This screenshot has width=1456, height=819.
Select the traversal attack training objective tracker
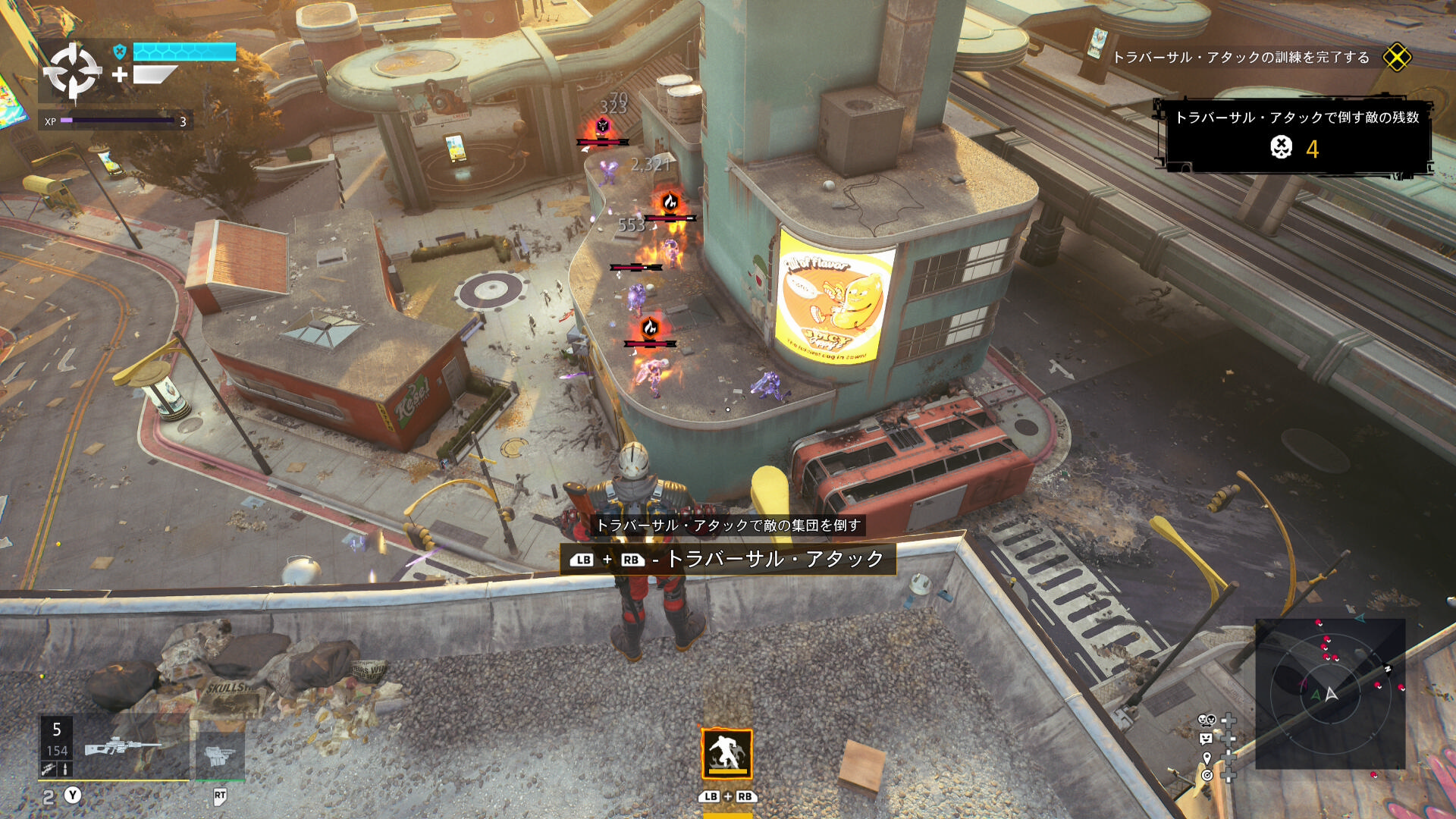click(x=1241, y=58)
